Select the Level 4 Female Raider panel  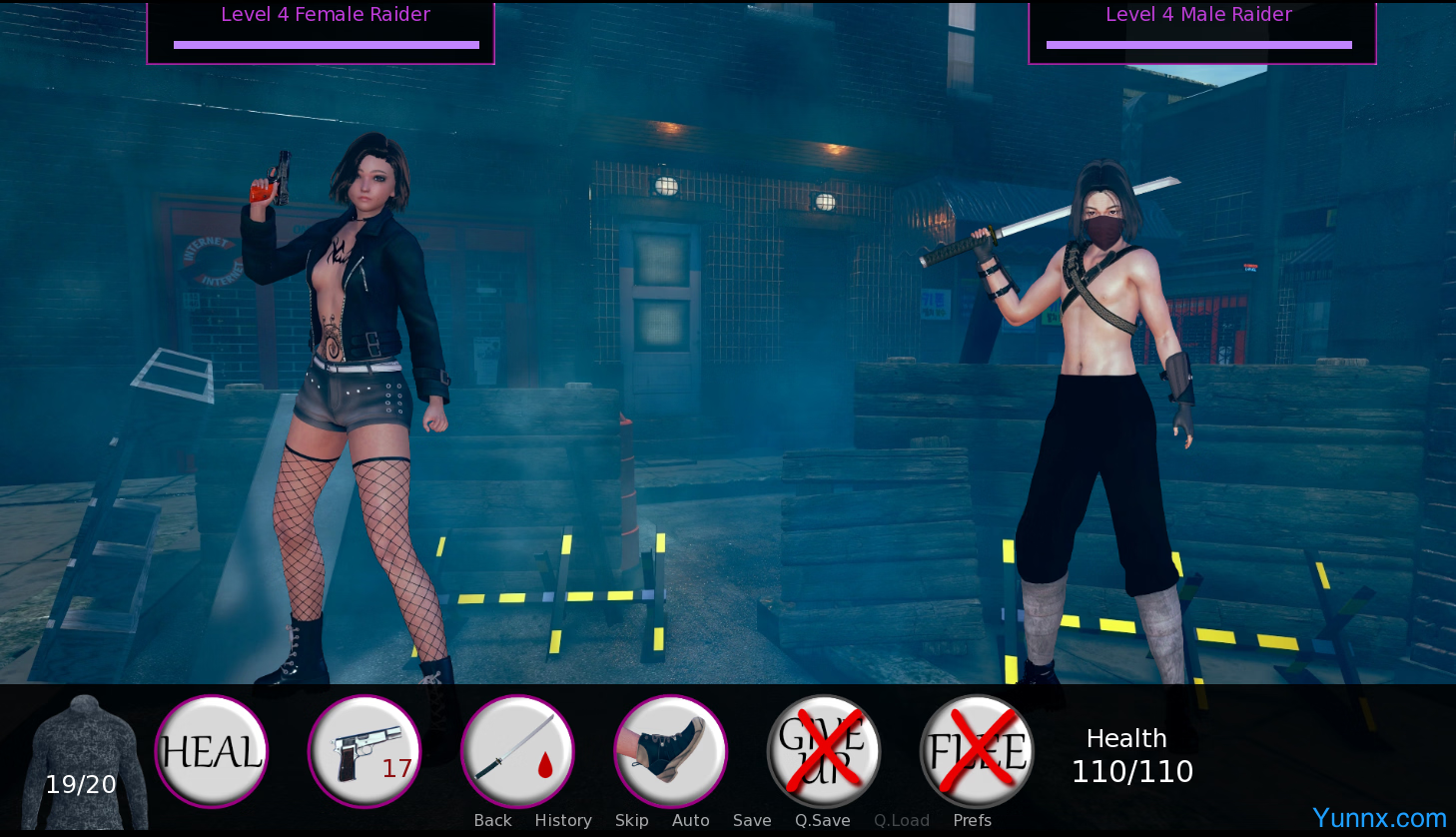[321, 32]
